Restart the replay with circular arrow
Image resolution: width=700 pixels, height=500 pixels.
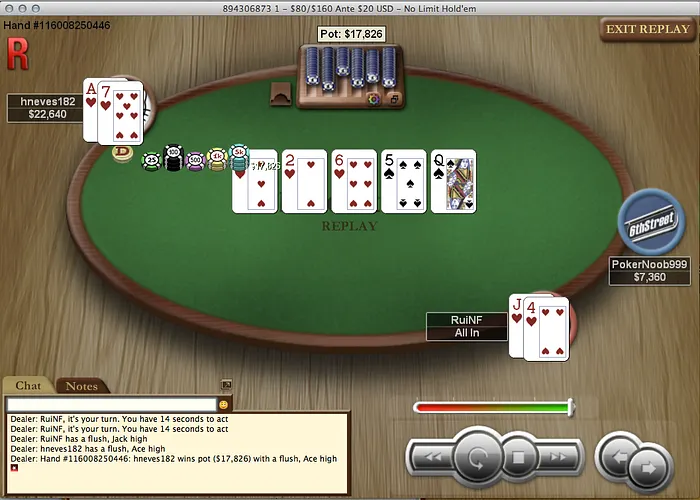(477, 459)
